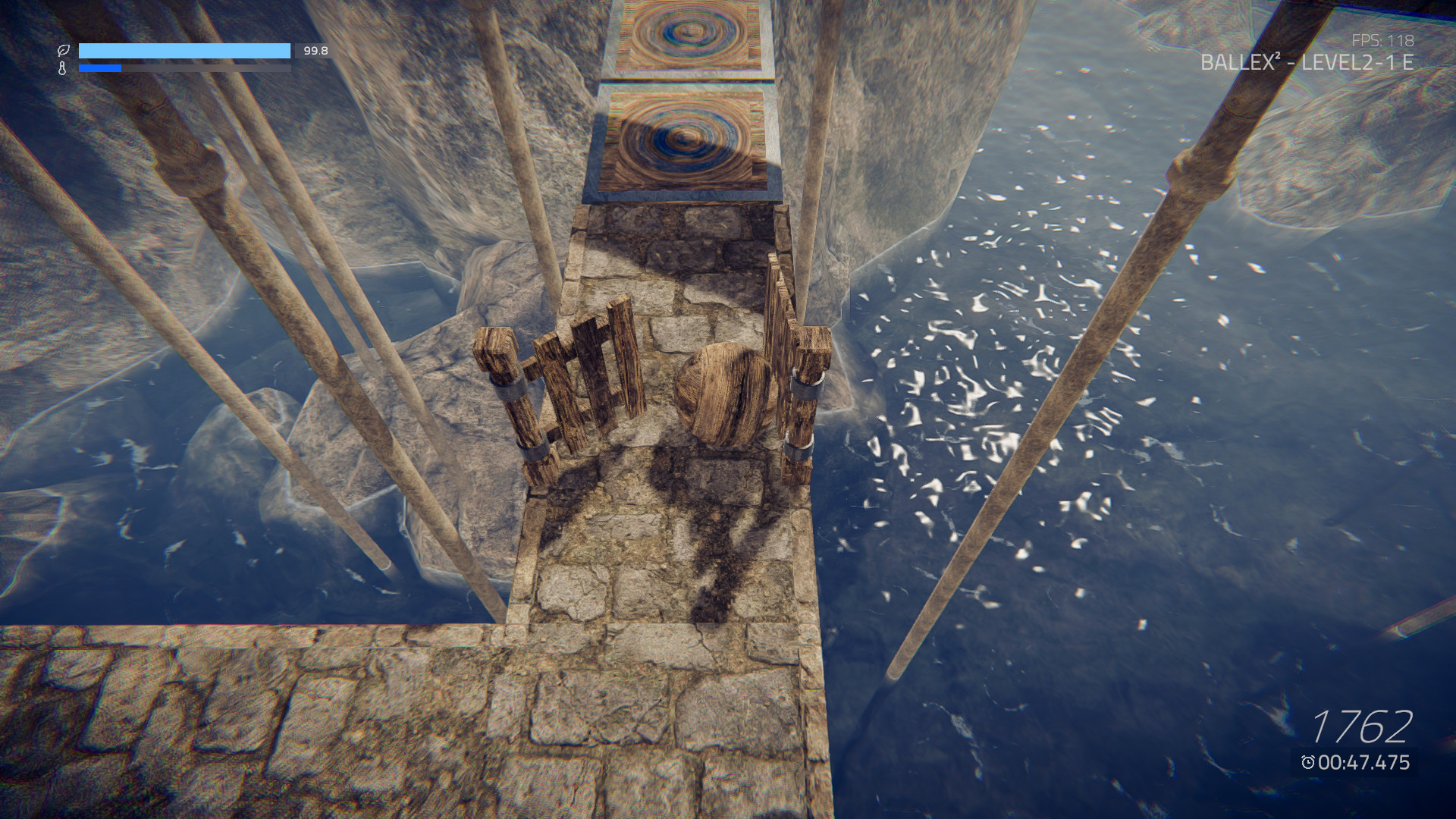The width and height of the screenshot is (1456, 819).
Task: Click the nearest spiral swirl platform tile
Action: 682,136
